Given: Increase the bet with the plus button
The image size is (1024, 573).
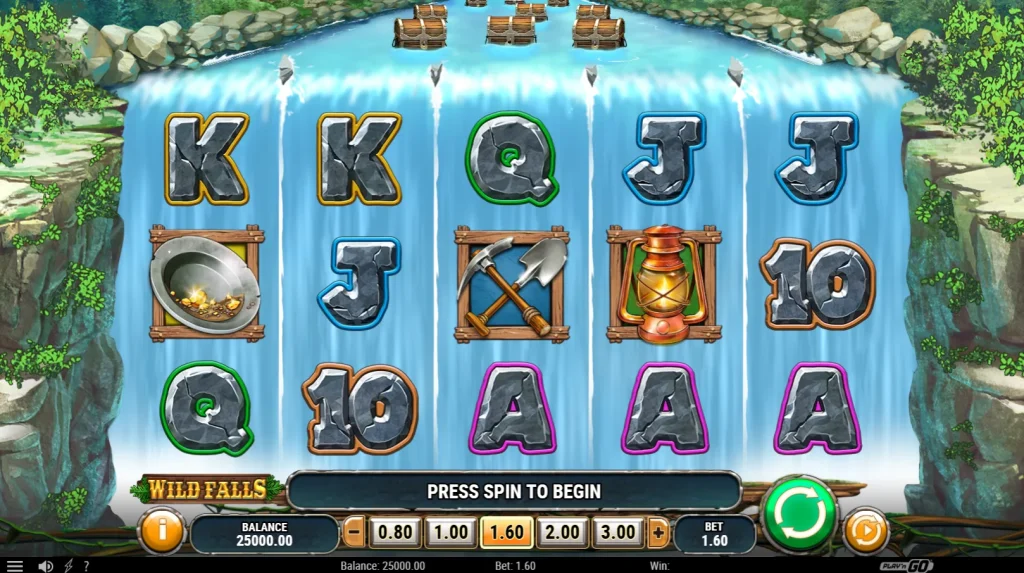Looking at the screenshot, I should tap(657, 532).
